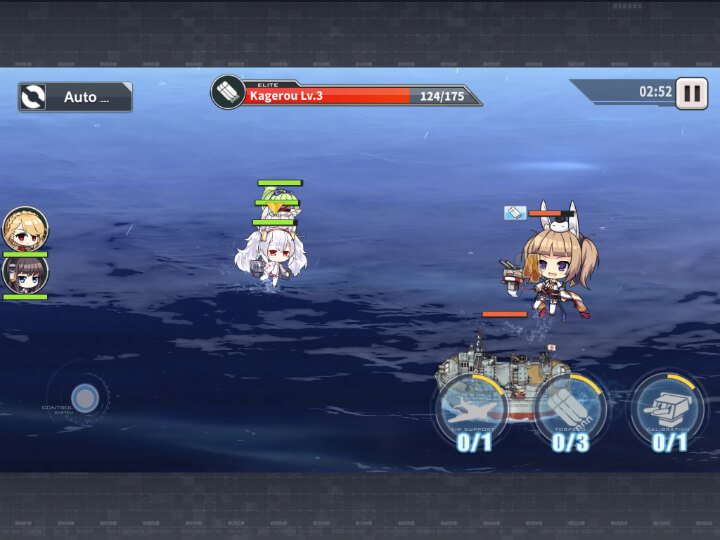Fire the Torpedo skill

click(568, 411)
